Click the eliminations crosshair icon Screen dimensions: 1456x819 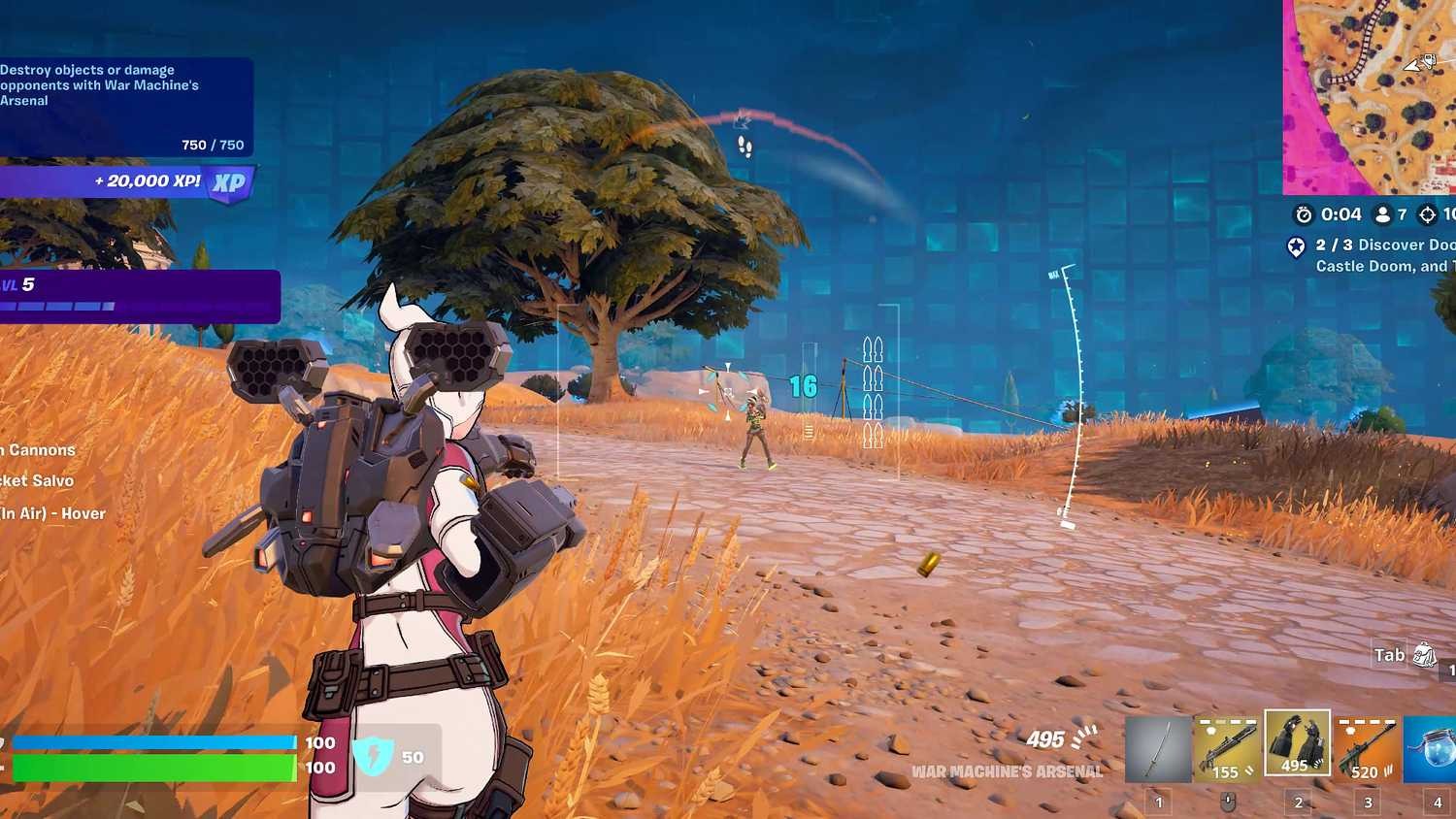click(x=1427, y=214)
